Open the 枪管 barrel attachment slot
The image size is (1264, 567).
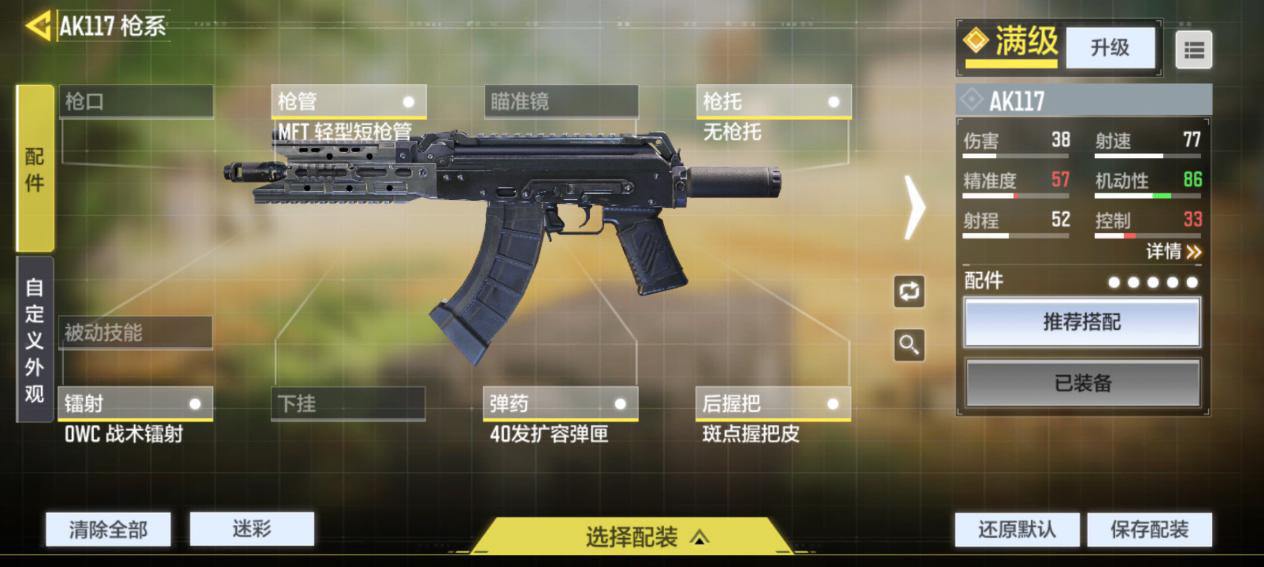pyautogui.click(x=348, y=101)
